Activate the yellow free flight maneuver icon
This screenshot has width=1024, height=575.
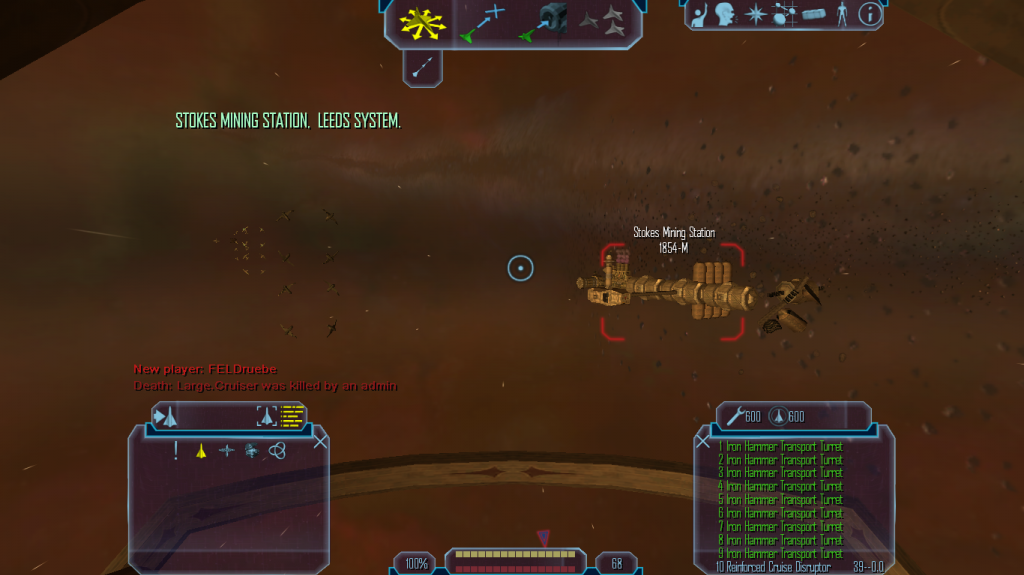click(420, 21)
